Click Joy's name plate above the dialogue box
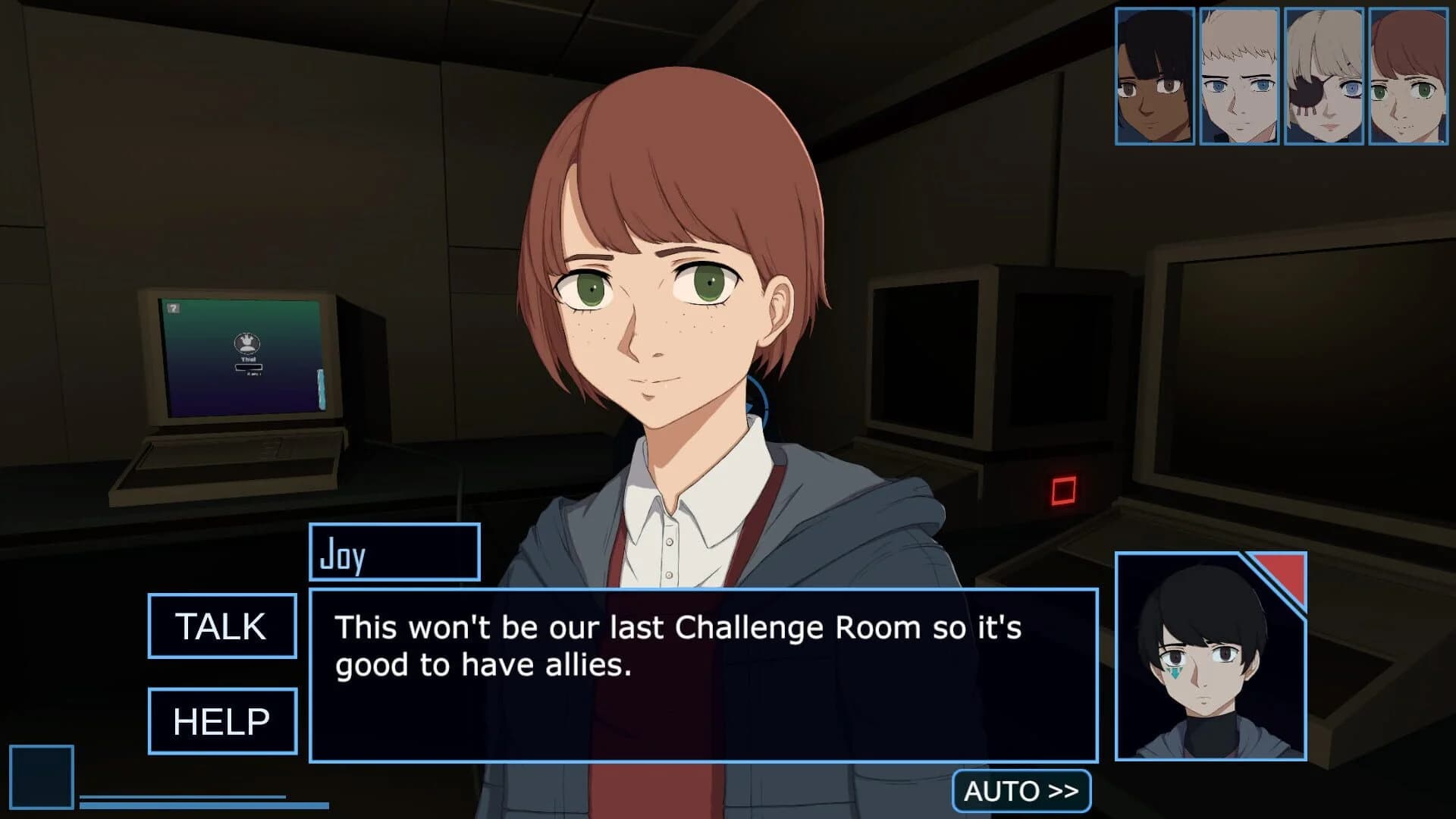The image size is (1456, 819). [x=394, y=552]
